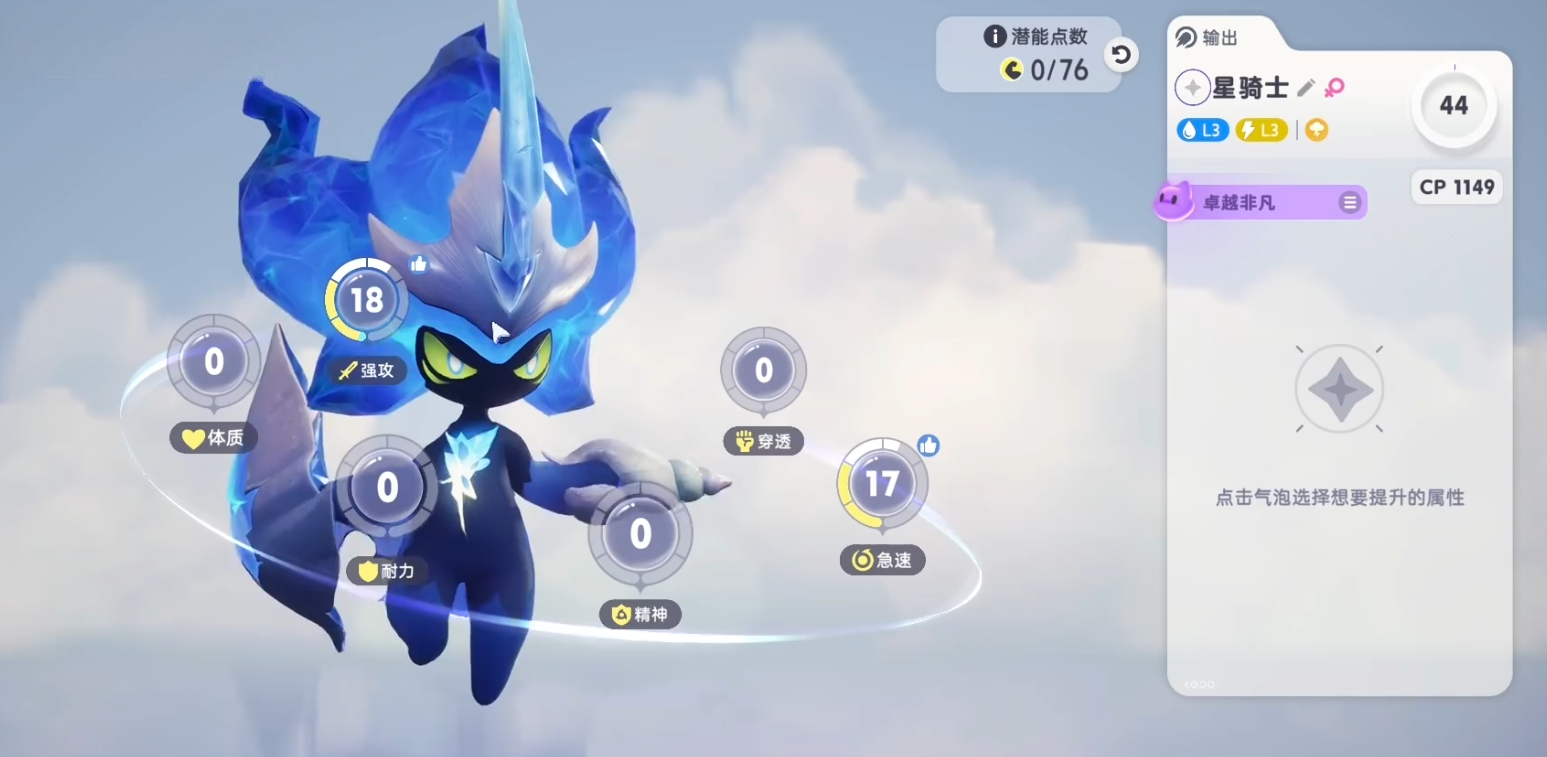
Task: Choose the 急速 haste attribute bubble
Action: click(x=882, y=484)
